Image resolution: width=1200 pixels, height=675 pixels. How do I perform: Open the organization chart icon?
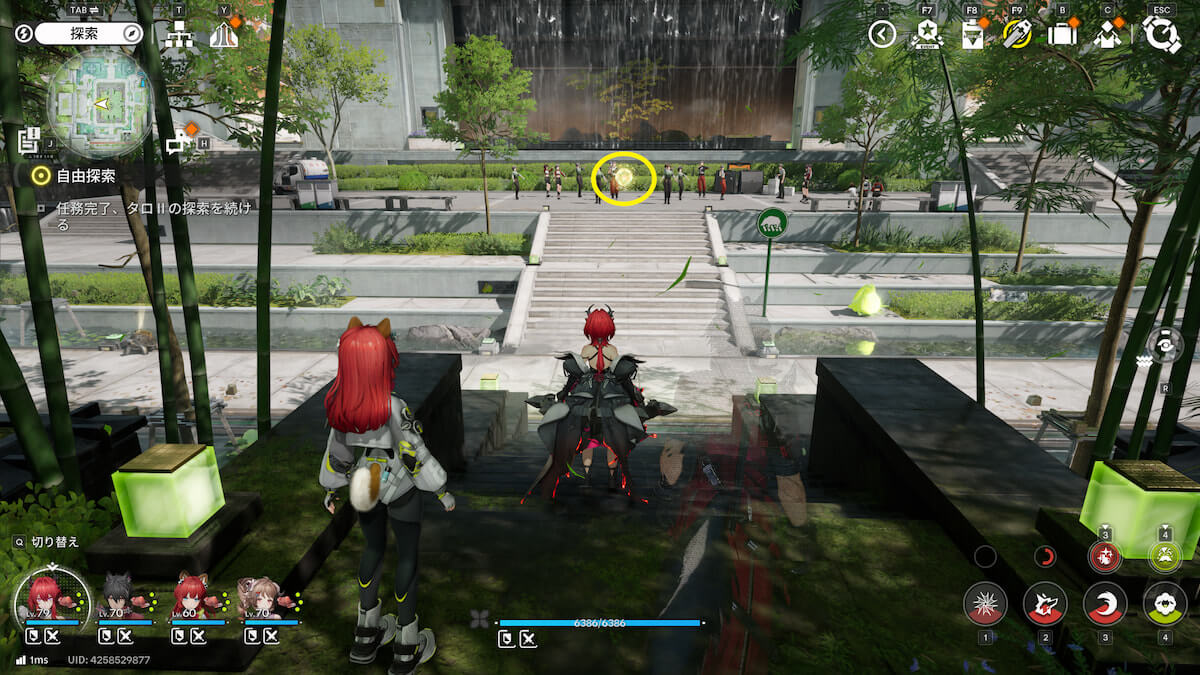click(x=180, y=35)
